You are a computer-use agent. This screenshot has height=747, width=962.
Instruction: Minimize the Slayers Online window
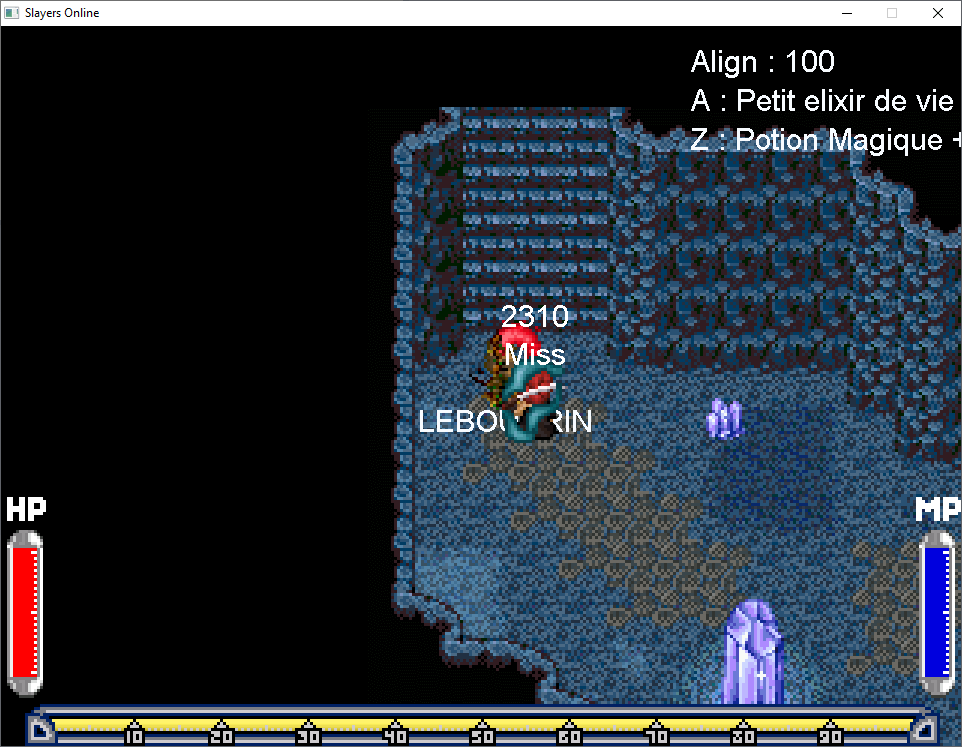tap(846, 13)
